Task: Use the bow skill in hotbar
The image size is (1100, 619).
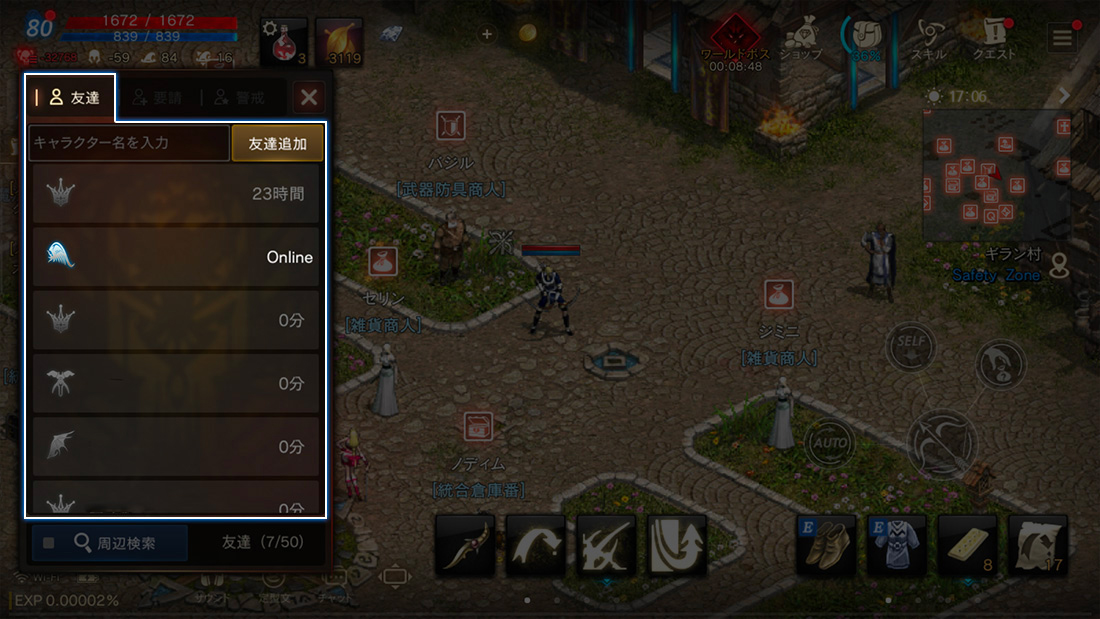Action: 465,544
